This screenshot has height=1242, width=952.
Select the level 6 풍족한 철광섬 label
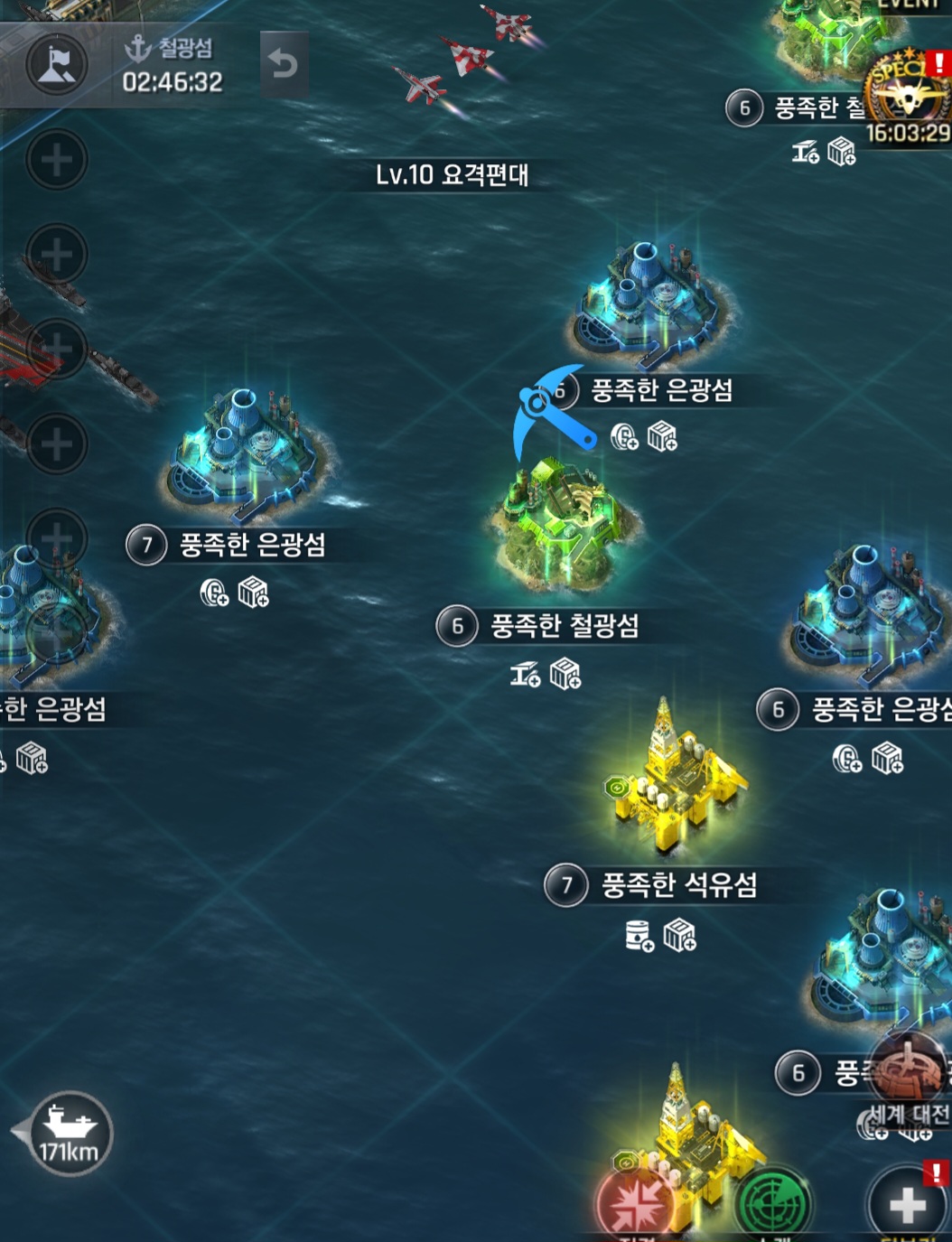563,625
